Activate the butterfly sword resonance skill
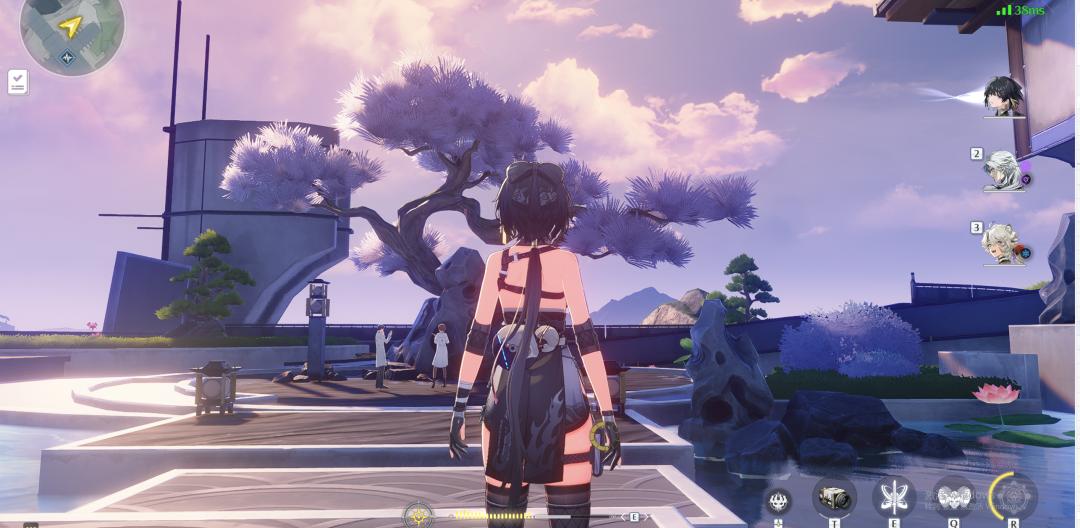Image resolution: width=1080 pixels, height=528 pixels. (x=894, y=496)
